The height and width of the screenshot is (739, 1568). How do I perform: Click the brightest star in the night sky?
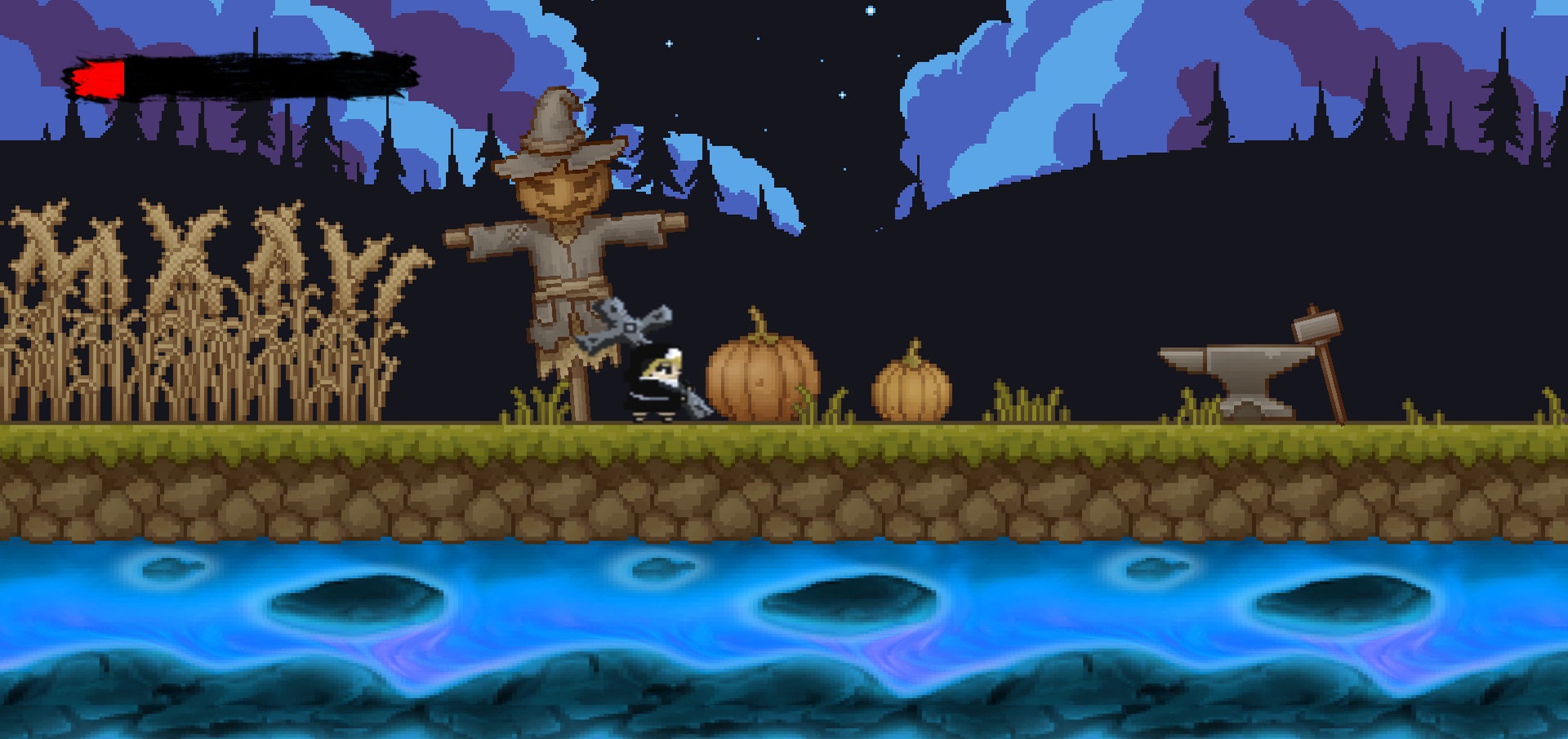871,10
